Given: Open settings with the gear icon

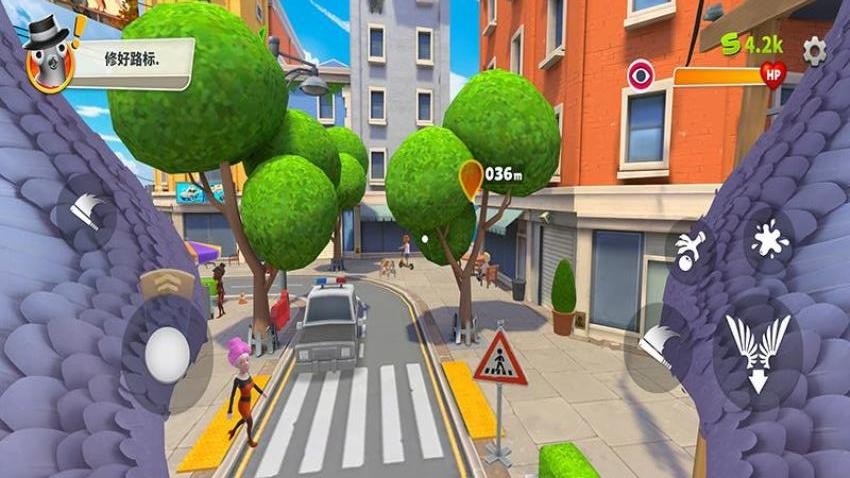Looking at the screenshot, I should 815,50.
